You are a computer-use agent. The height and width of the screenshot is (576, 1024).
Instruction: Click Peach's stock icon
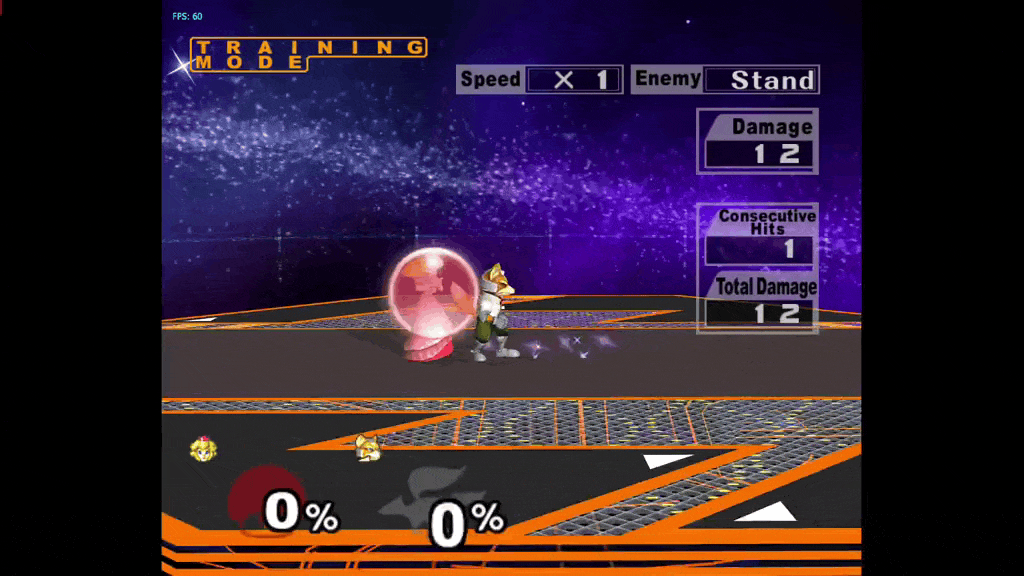pyautogui.click(x=204, y=450)
